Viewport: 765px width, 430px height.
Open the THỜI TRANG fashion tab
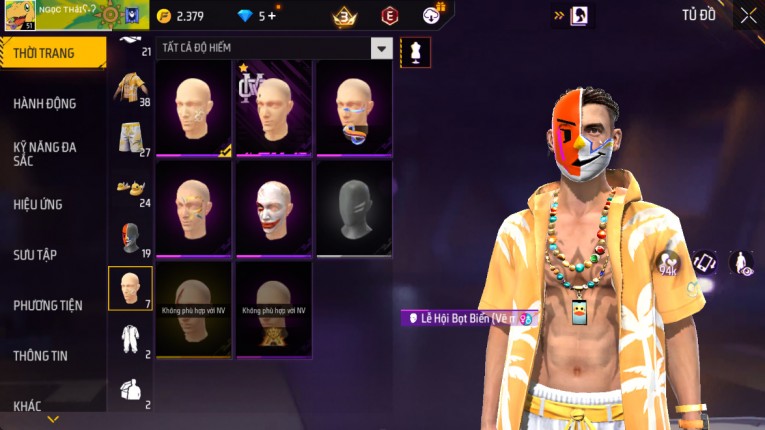pyautogui.click(x=50, y=53)
